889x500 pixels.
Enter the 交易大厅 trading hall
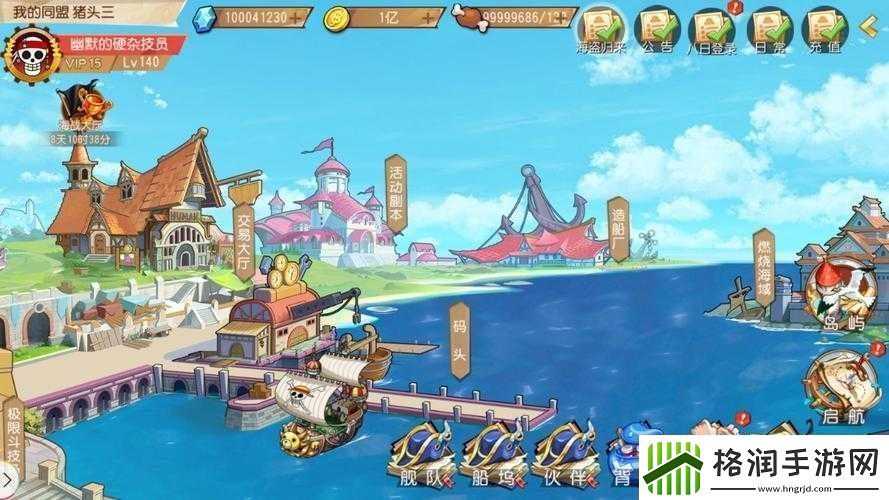(x=243, y=231)
